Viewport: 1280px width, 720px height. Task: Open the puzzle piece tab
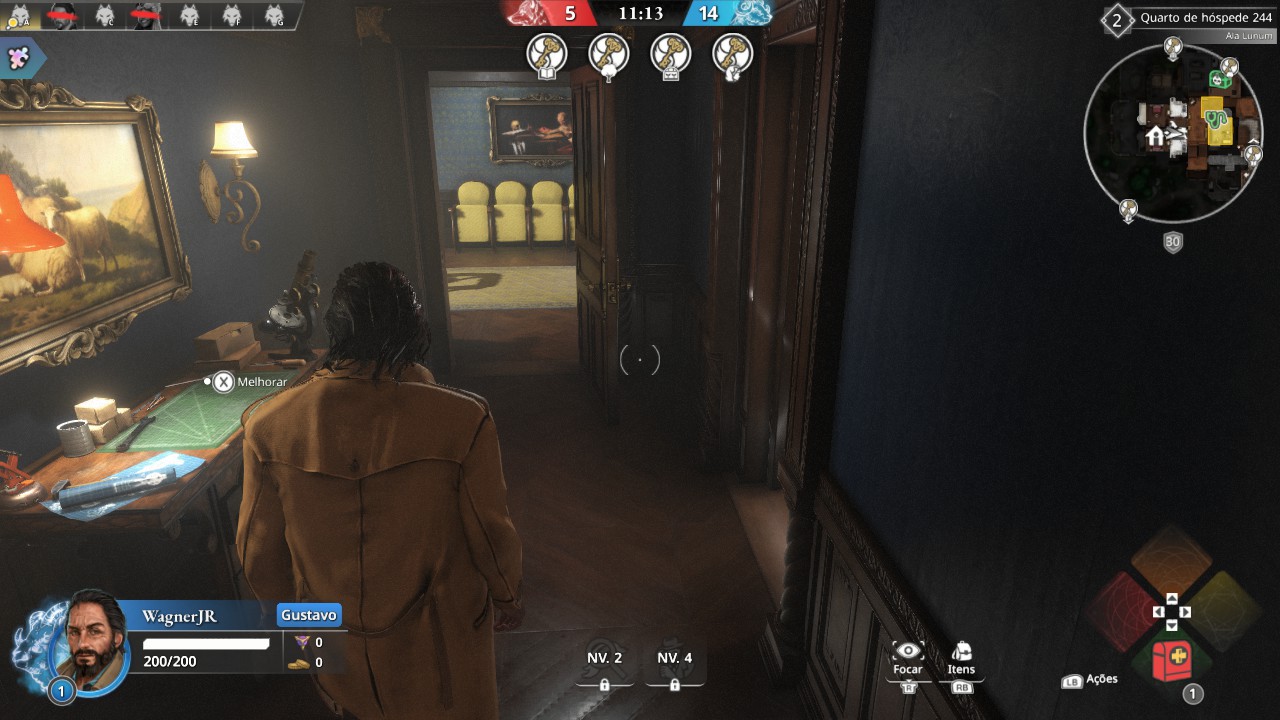tap(19, 58)
